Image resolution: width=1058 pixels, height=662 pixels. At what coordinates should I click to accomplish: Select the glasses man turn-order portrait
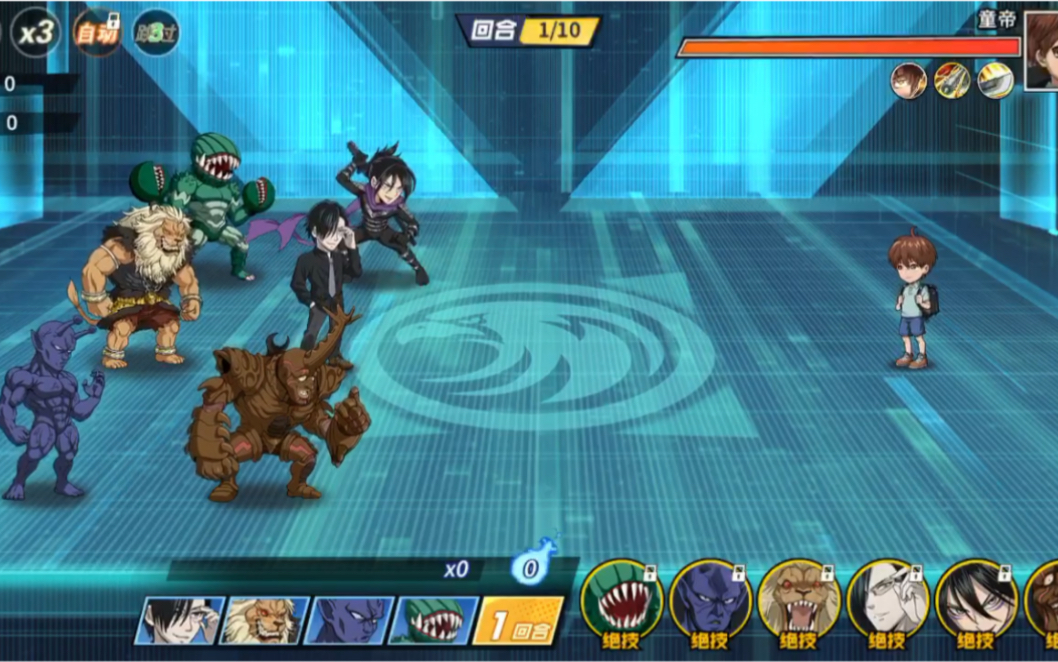tap(180, 620)
